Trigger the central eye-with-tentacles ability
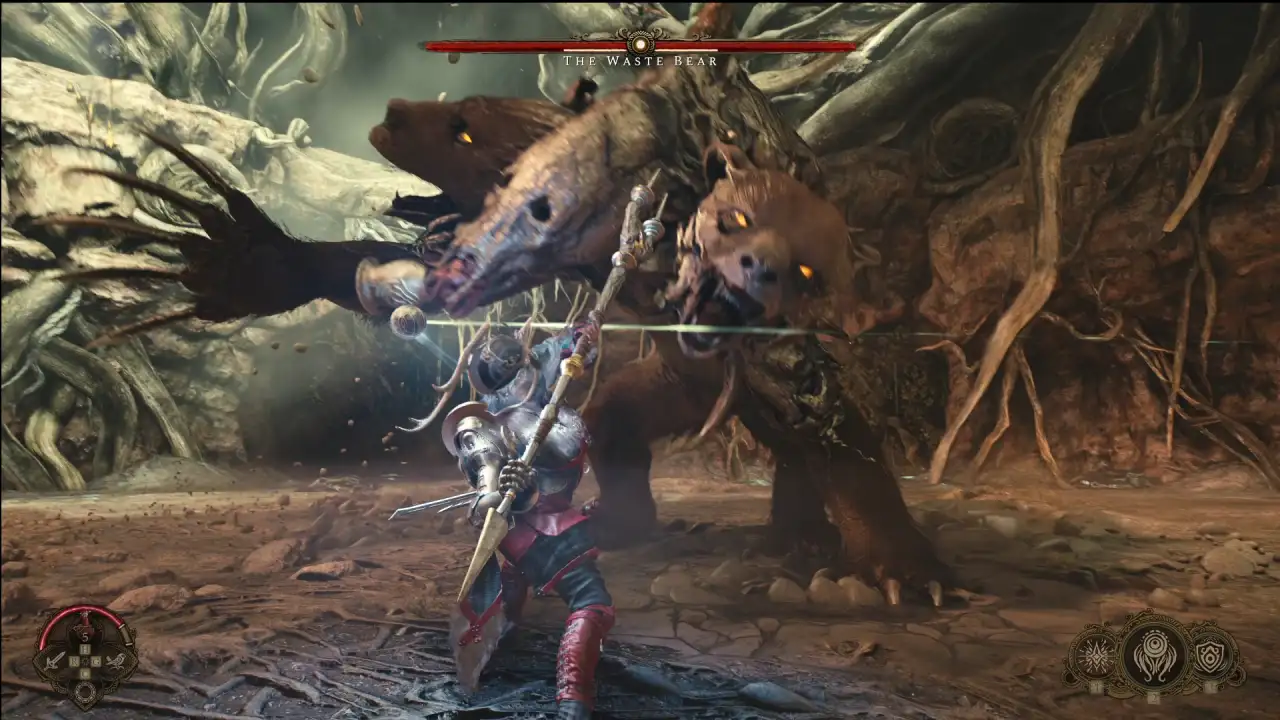 [x=1153, y=654]
